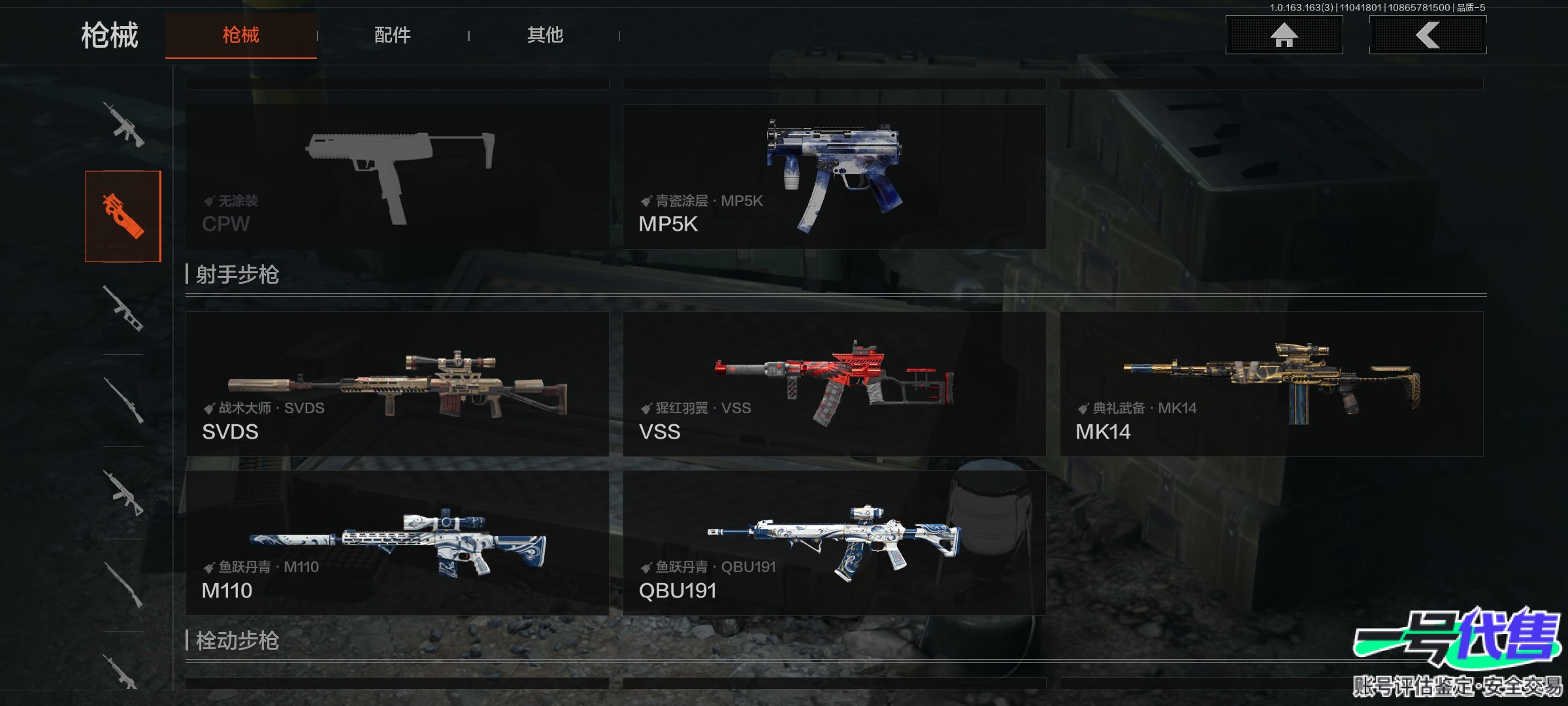Viewport: 1568px width, 706px height.
Task: Pick the red VSS weapon tile
Action: coord(834,384)
